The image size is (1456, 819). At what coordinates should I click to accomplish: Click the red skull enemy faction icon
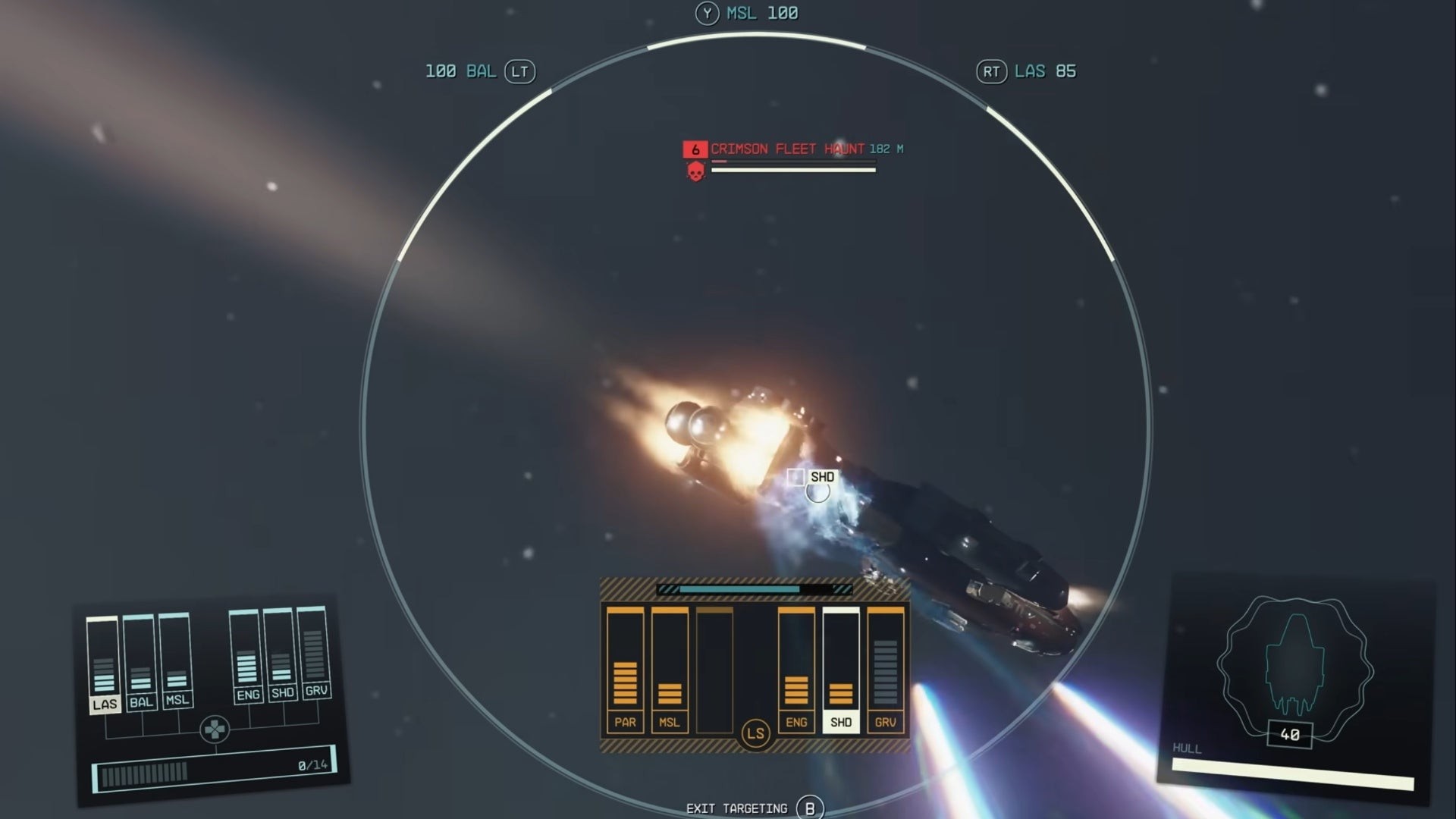[695, 172]
